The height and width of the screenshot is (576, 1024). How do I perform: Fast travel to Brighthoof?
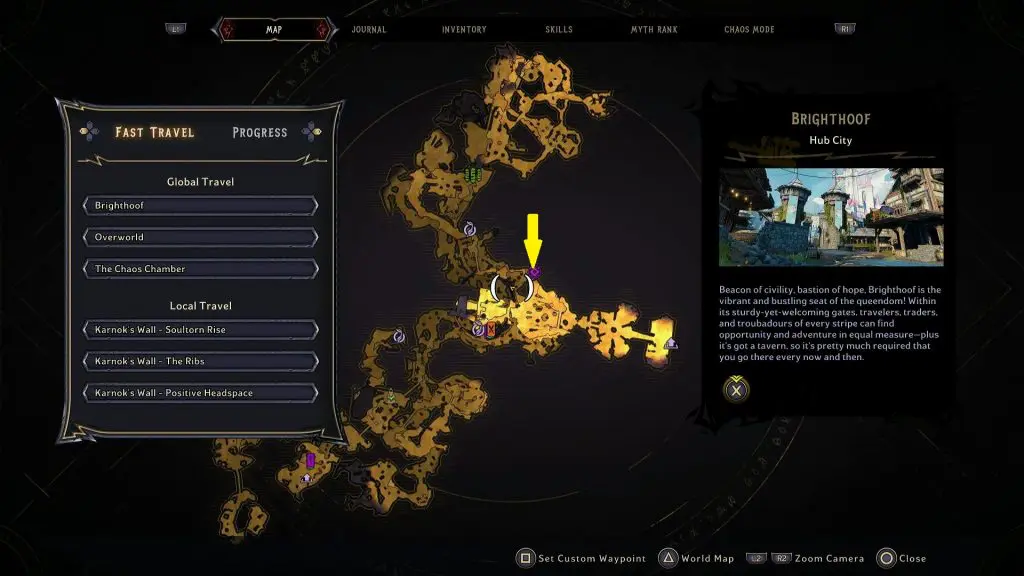[201, 206]
